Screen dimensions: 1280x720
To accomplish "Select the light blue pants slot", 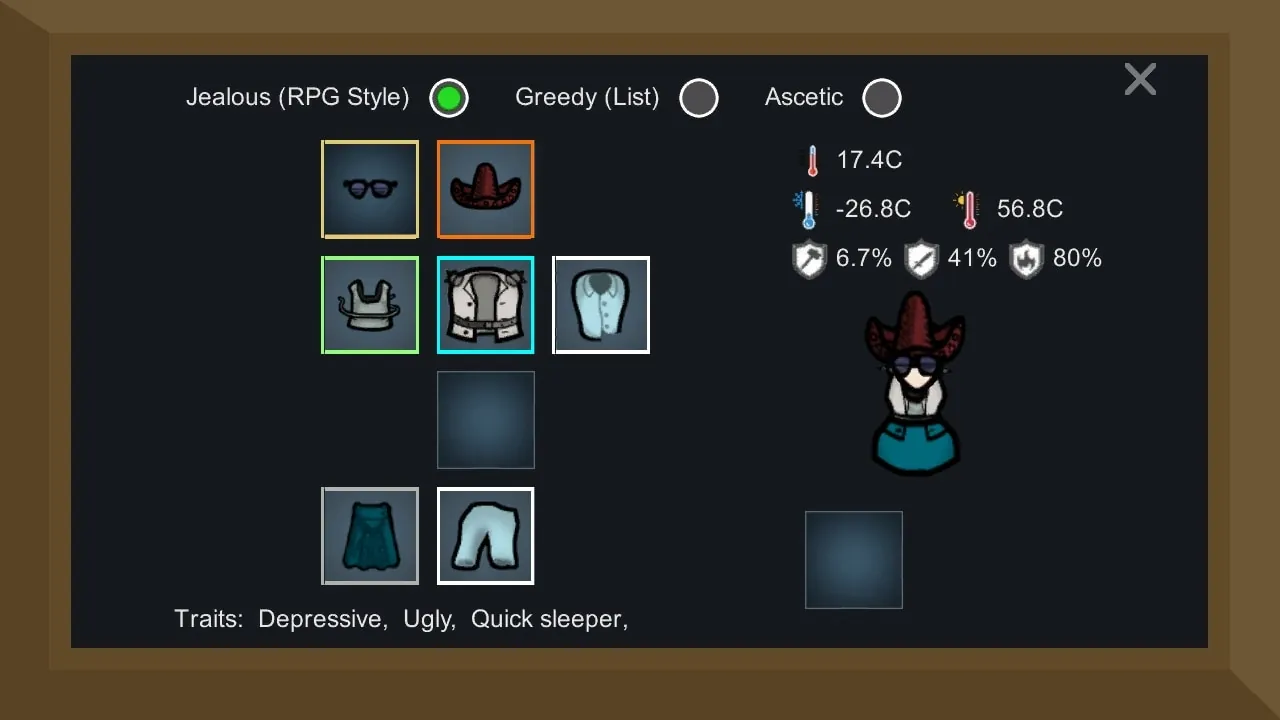I will 486,536.
